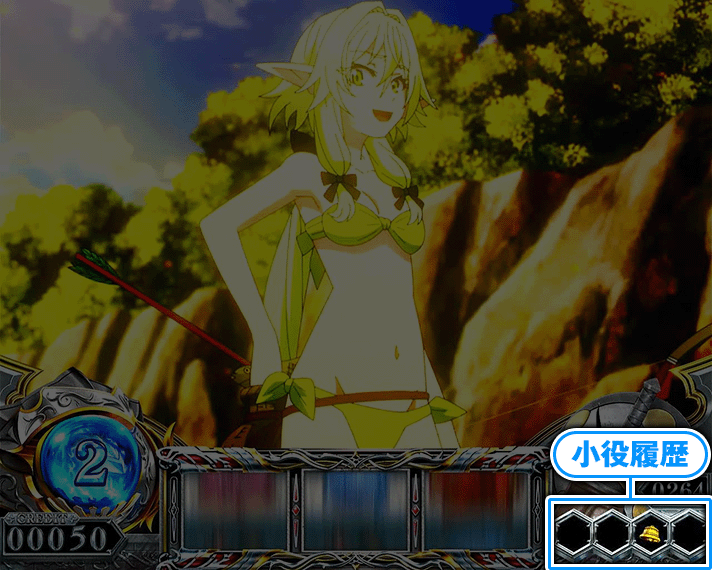Click the blue orb showing number 2
Screen dimensions: 712x570
(91, 461)
